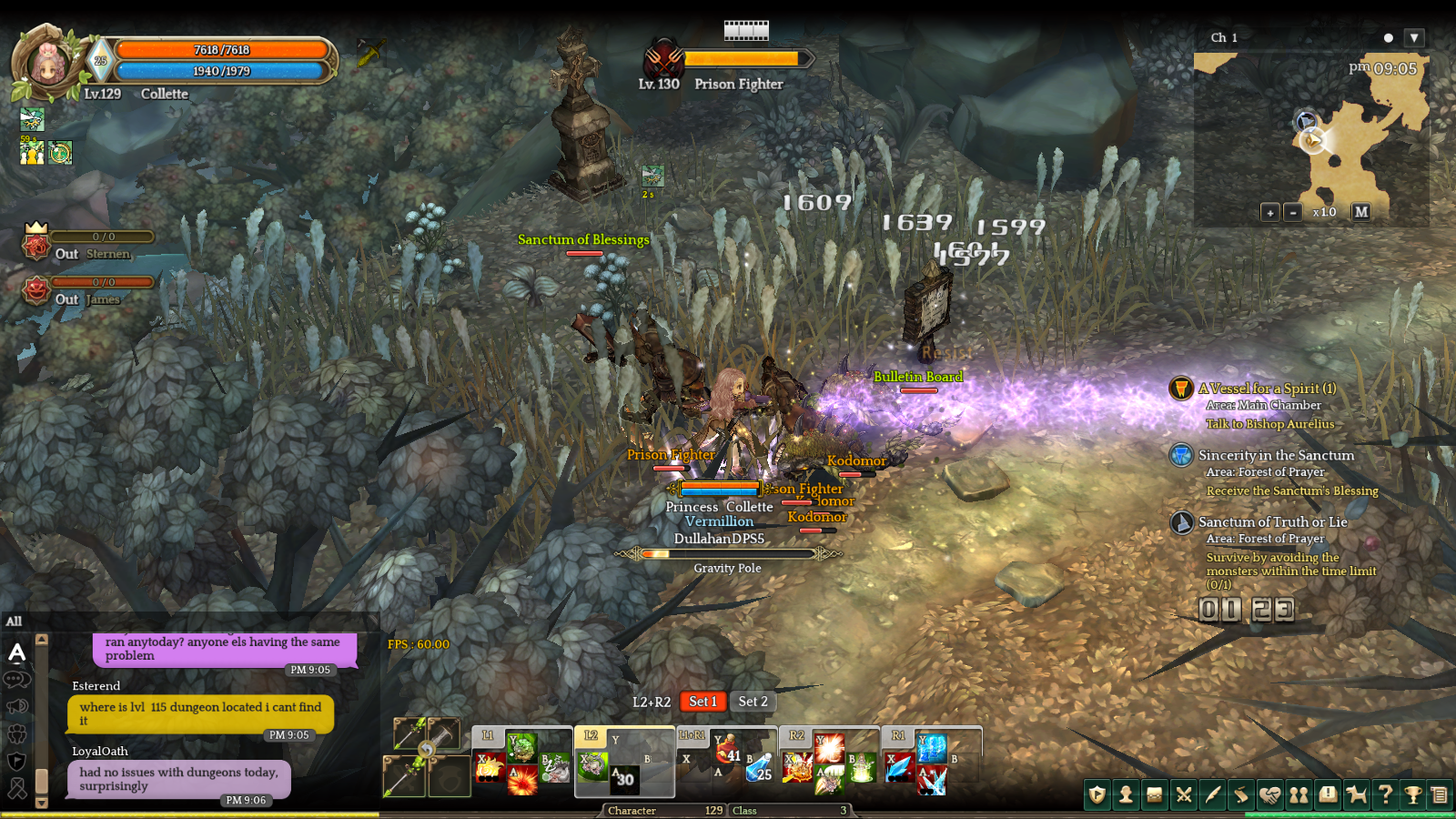The height and width of the screenshot is (819, 1456).
Task: Zoom in on the minimap
Action: coord(1270,212)
